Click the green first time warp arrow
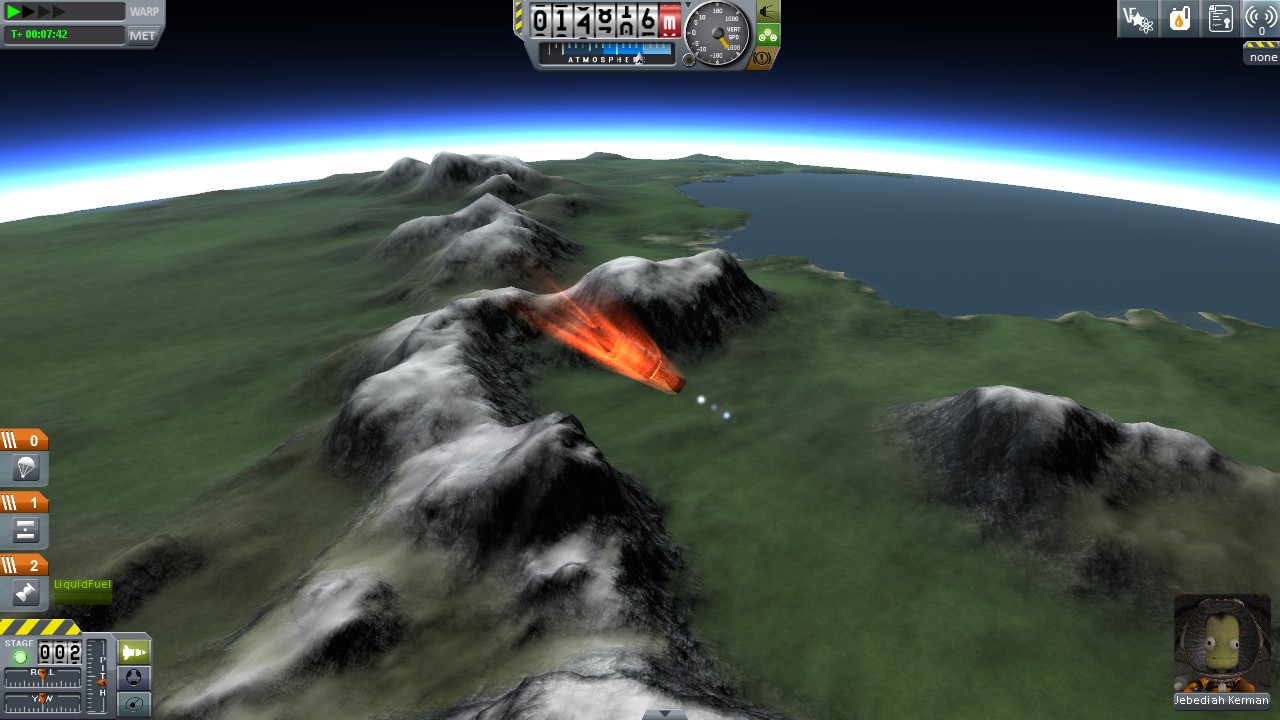 click(14, 12)
